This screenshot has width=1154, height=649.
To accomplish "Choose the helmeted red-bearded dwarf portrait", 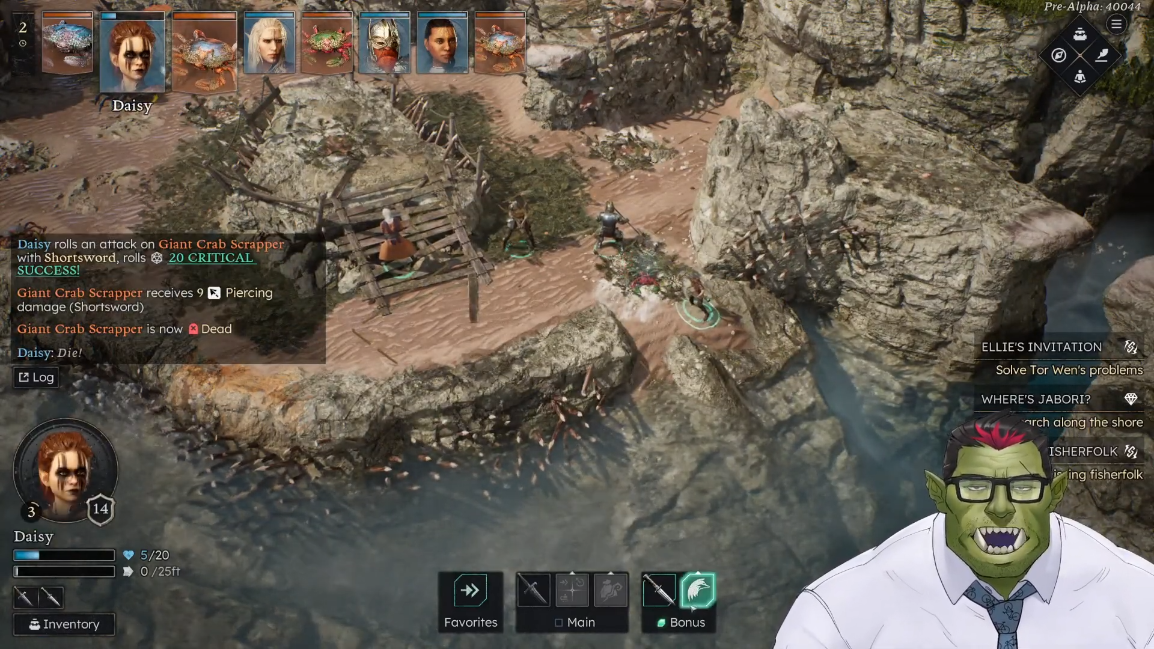I will click(x=385, y=43).
